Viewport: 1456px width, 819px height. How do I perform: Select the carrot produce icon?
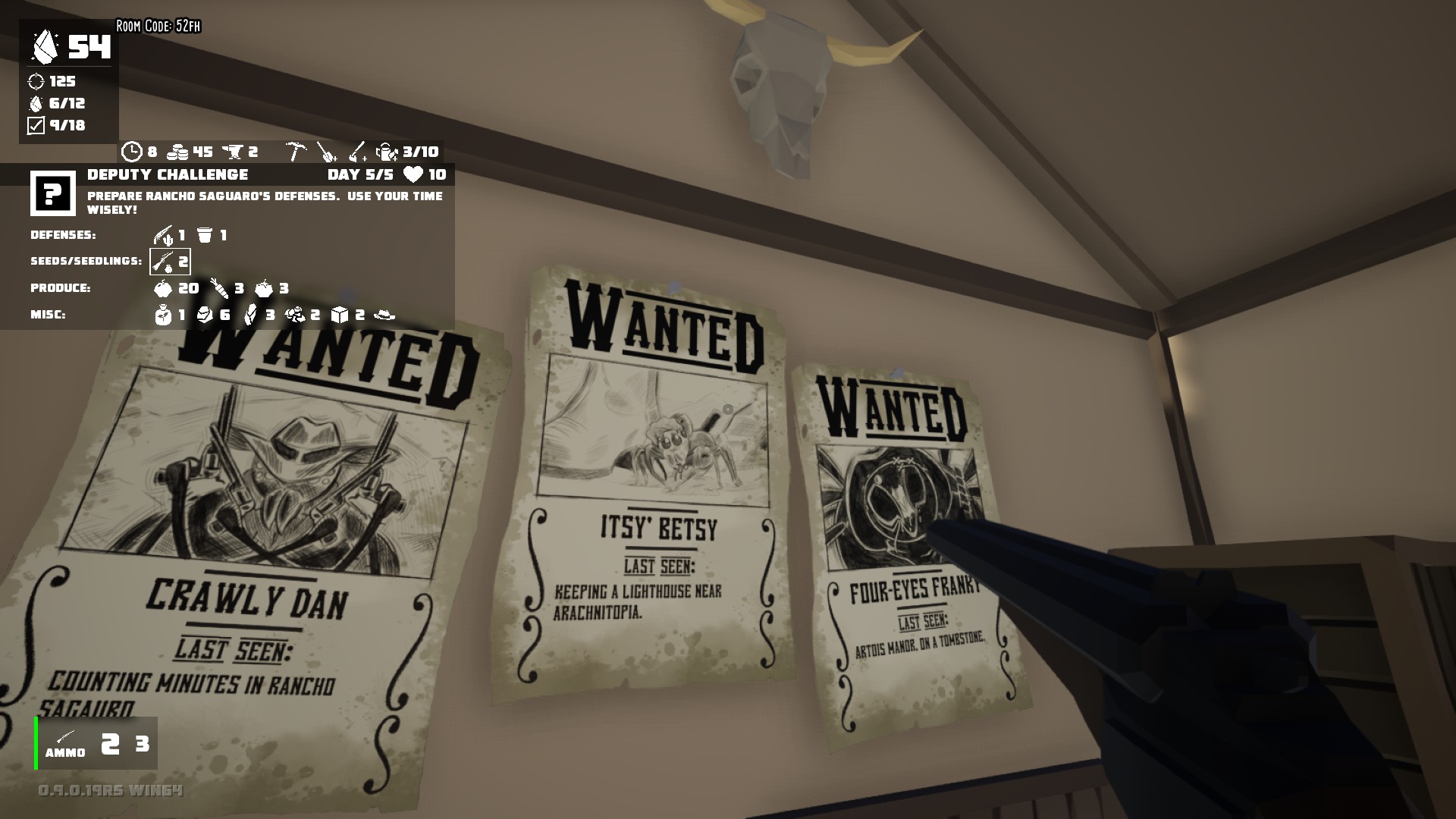click(x=219, y=288)
